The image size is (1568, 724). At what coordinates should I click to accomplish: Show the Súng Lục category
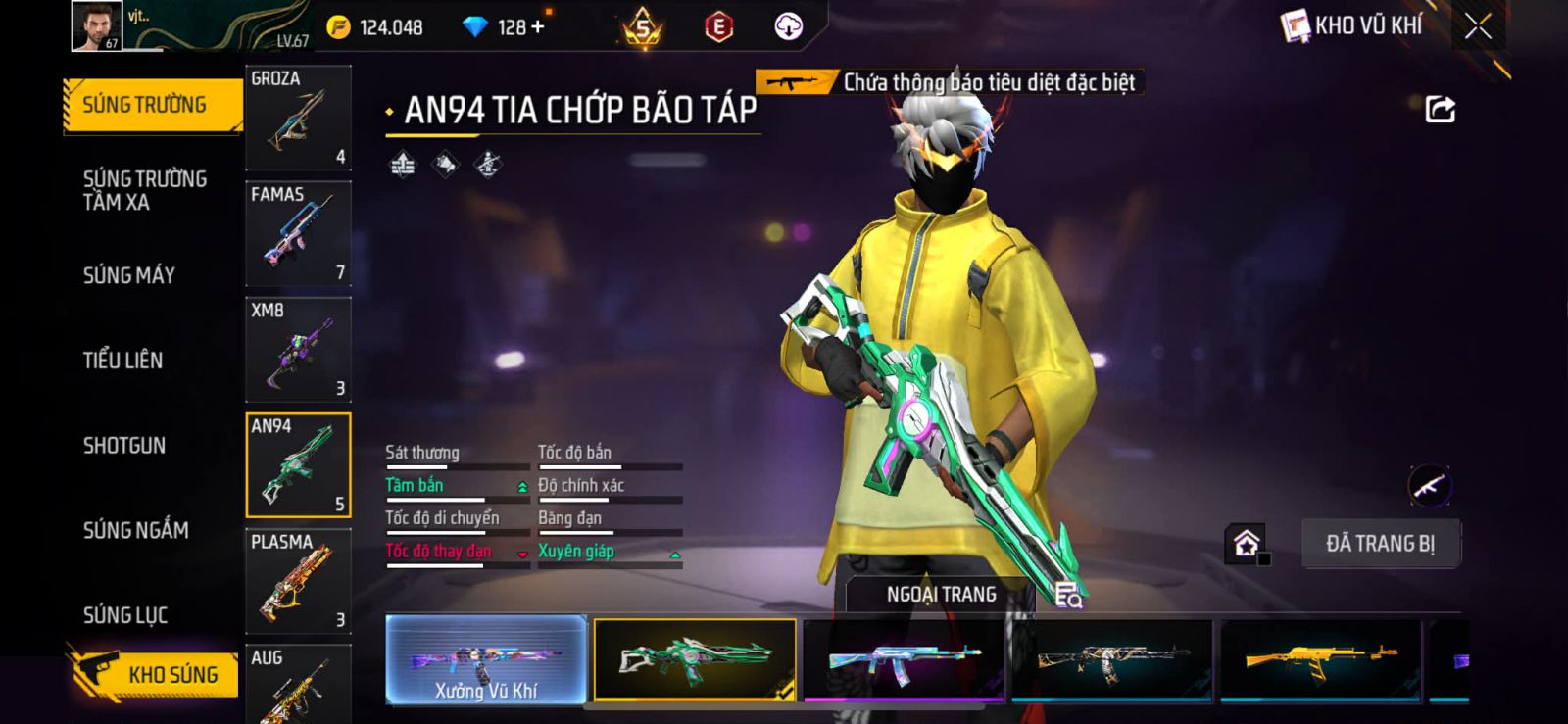click(124, 615)
